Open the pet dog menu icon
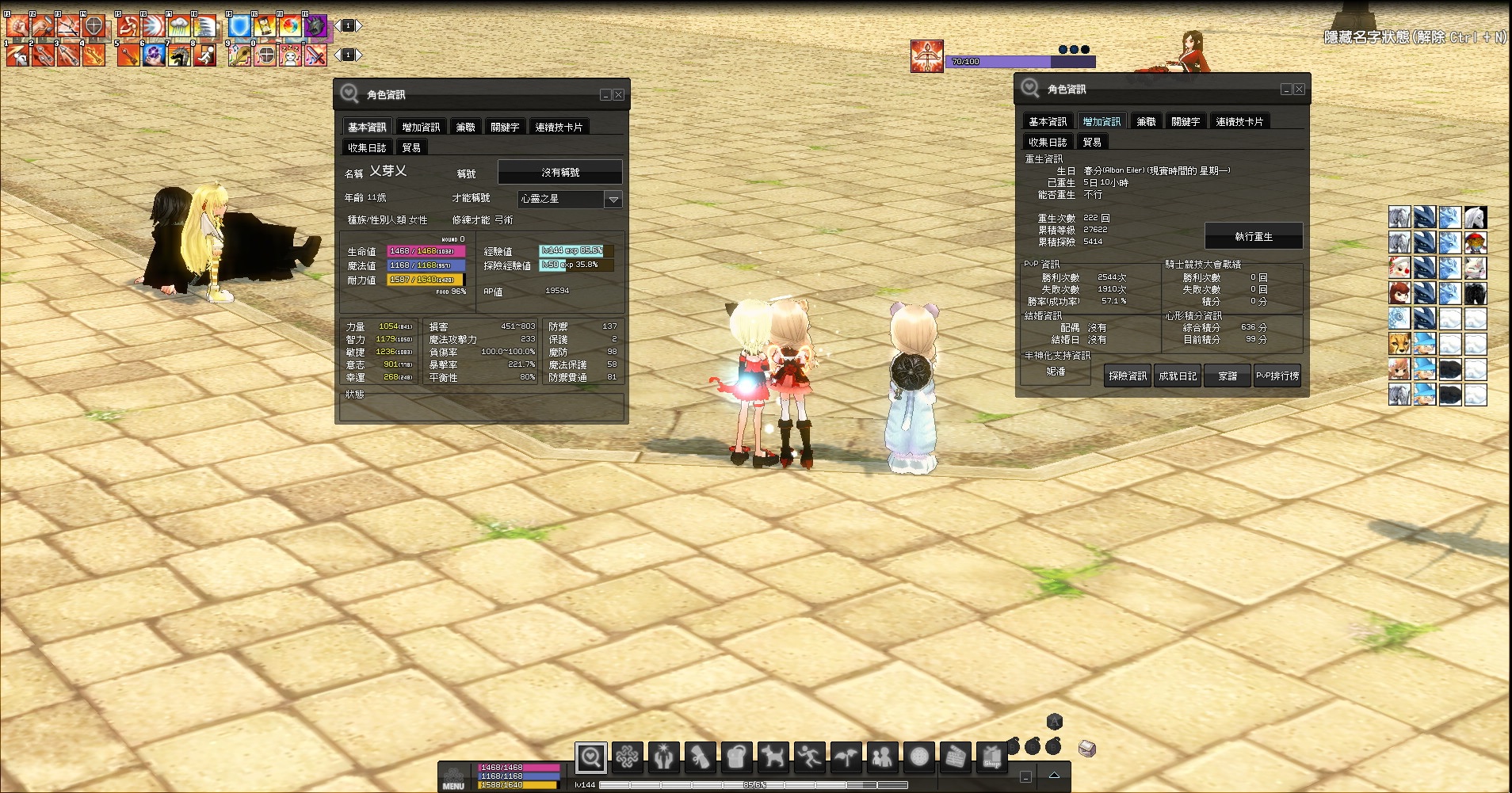Image resolution: width=1512 pixels, height=793 pixels. pos(773,757)
